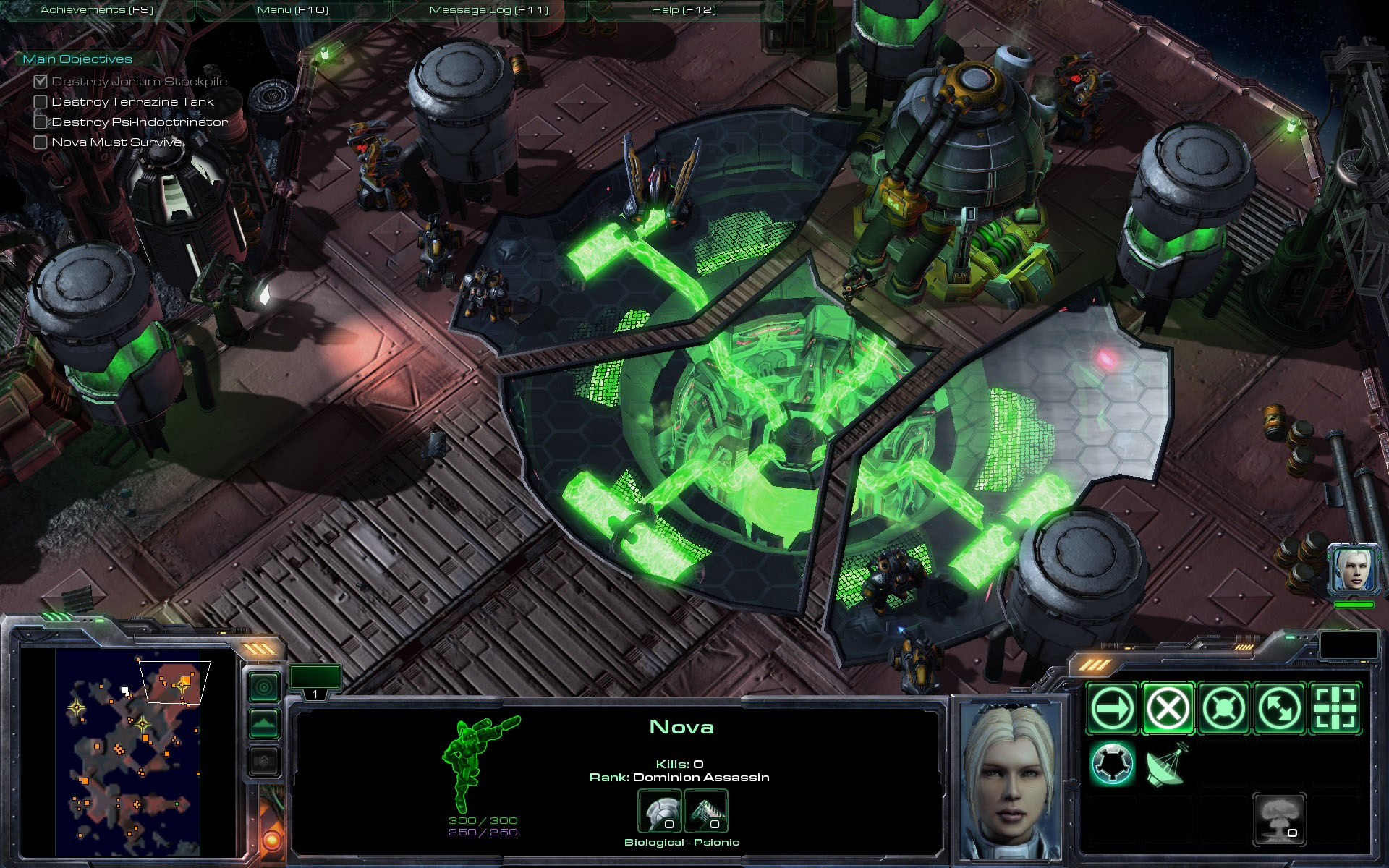
Task: Activate the satellite dish ability
Action: 1166,765
